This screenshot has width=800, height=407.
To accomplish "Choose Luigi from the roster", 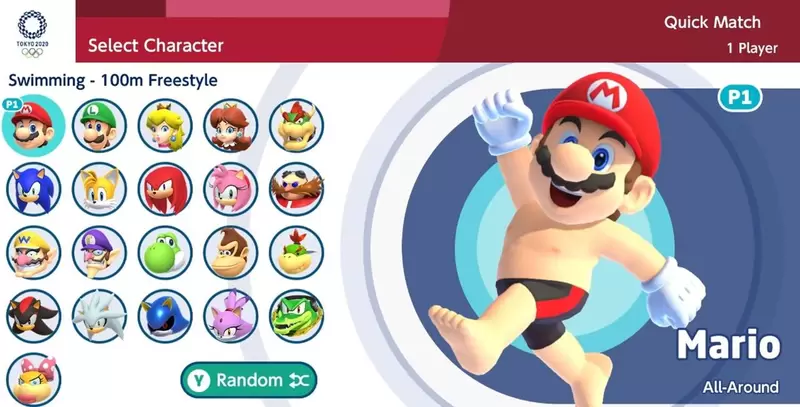I will (x=100, y=126).
